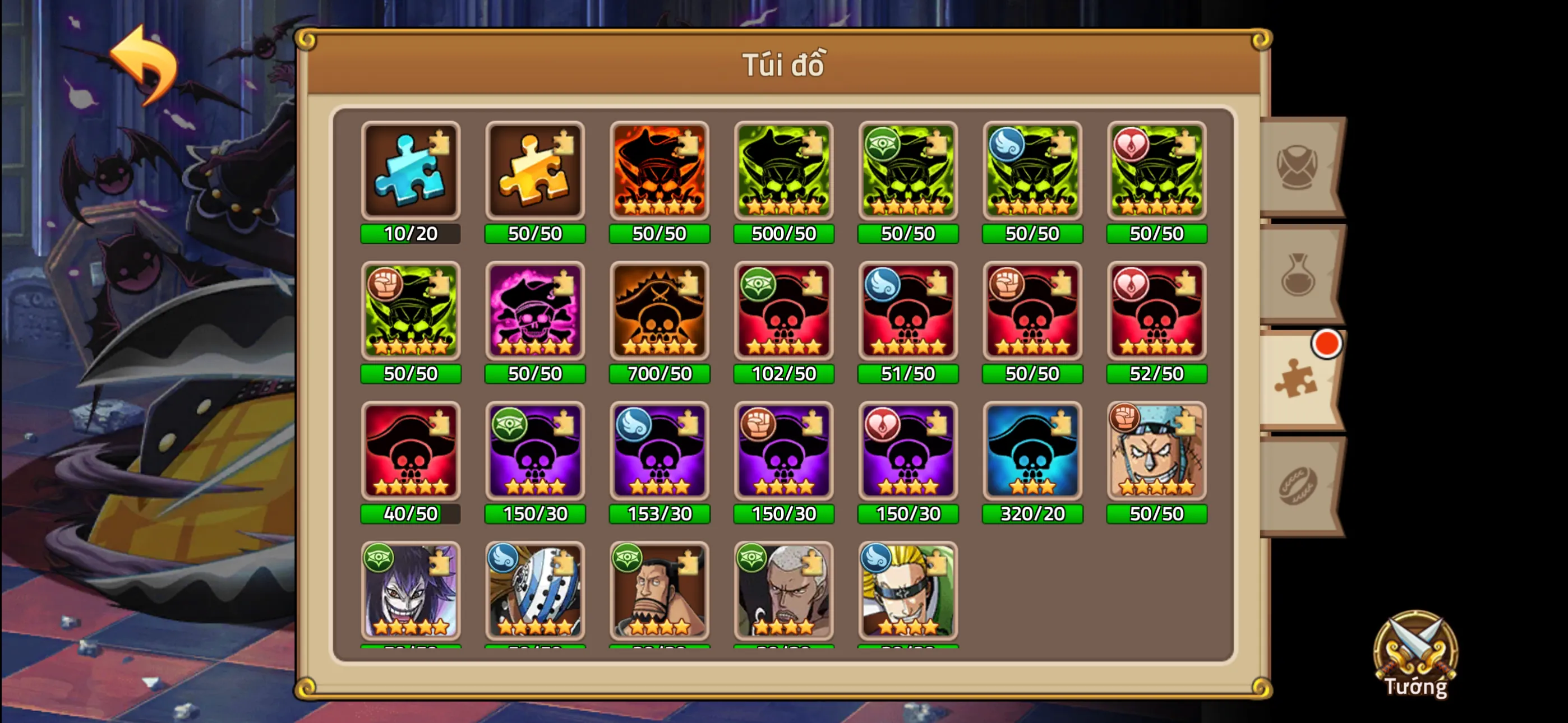
Task: Select the blue 3-star skull fragment marked 320/20
Action: click(x=1031, y=452)
